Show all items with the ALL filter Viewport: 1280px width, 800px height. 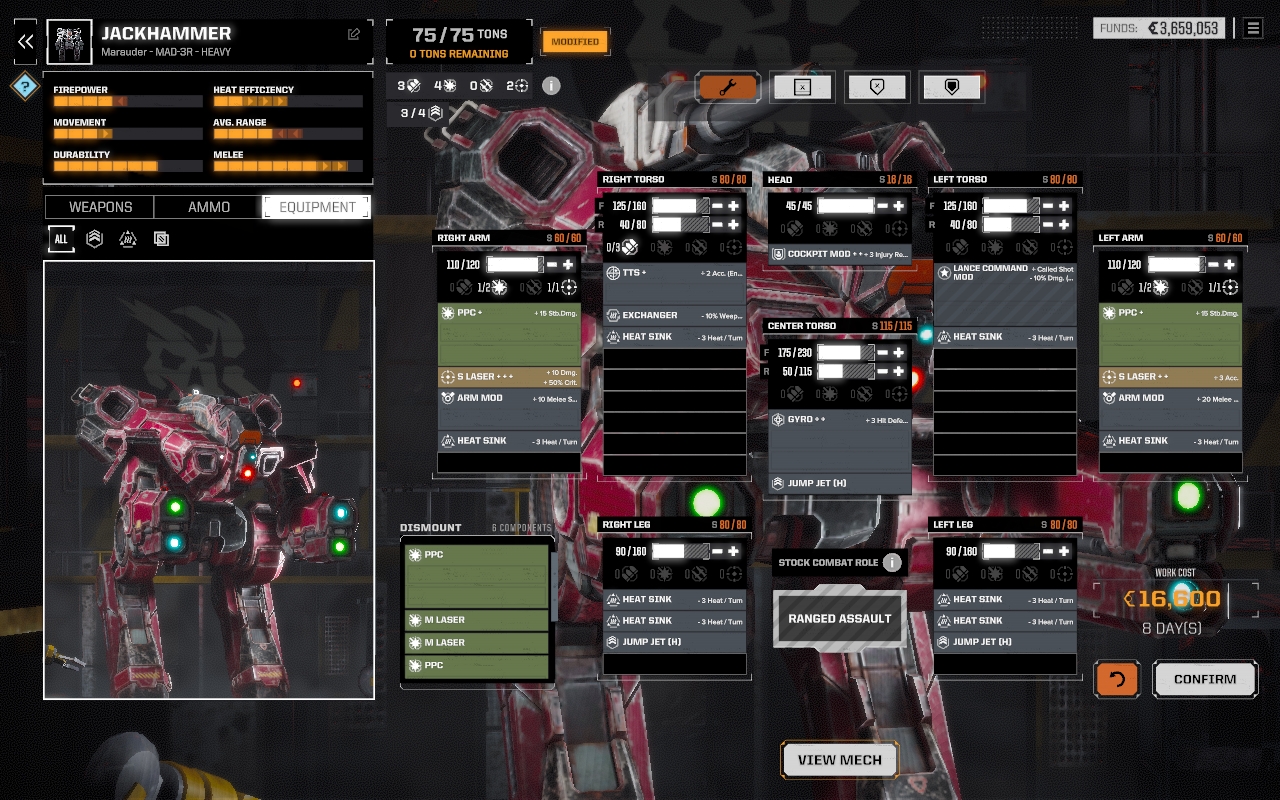click(61, 239)
